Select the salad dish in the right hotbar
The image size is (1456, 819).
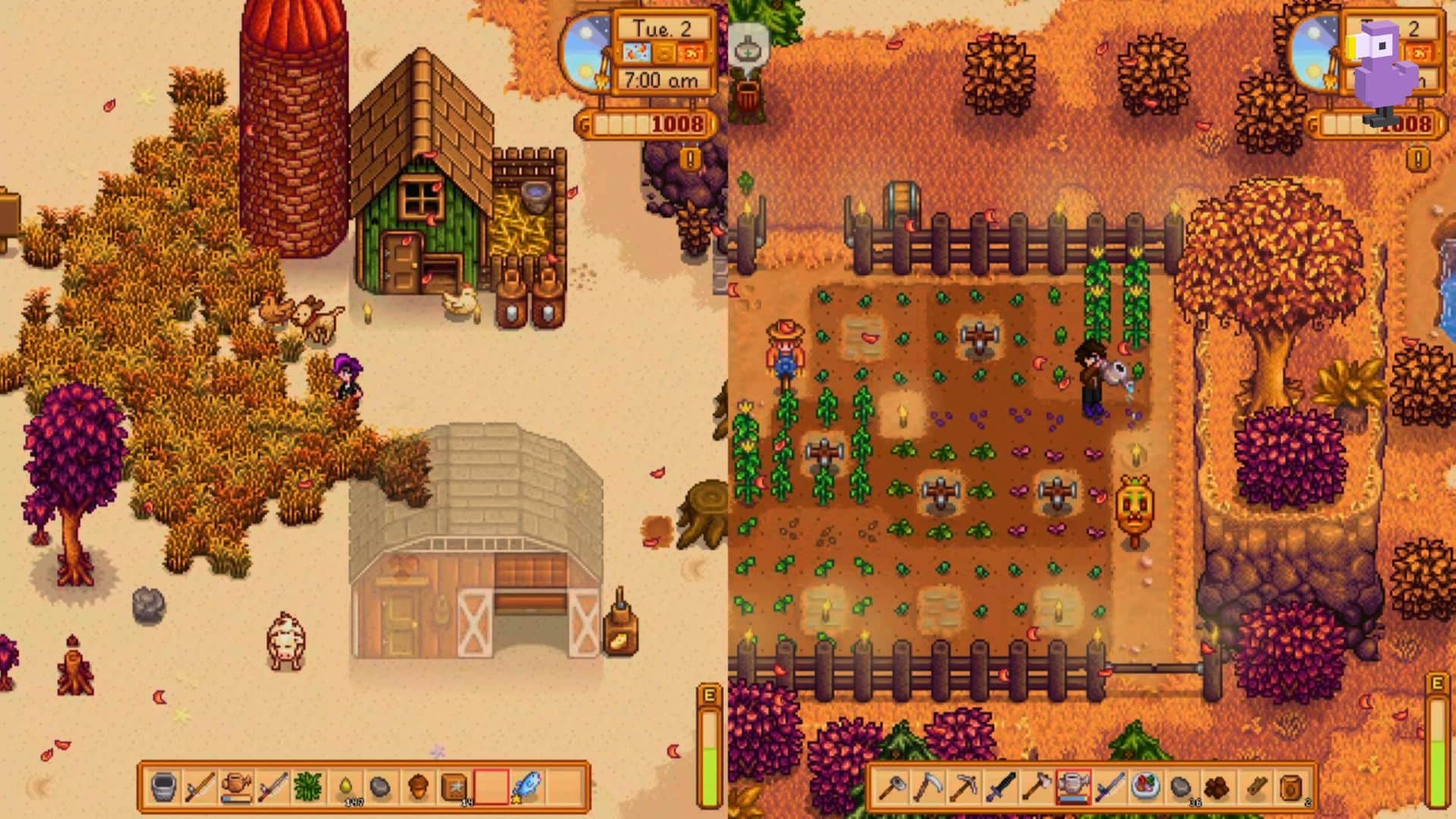pos(1146,789)
